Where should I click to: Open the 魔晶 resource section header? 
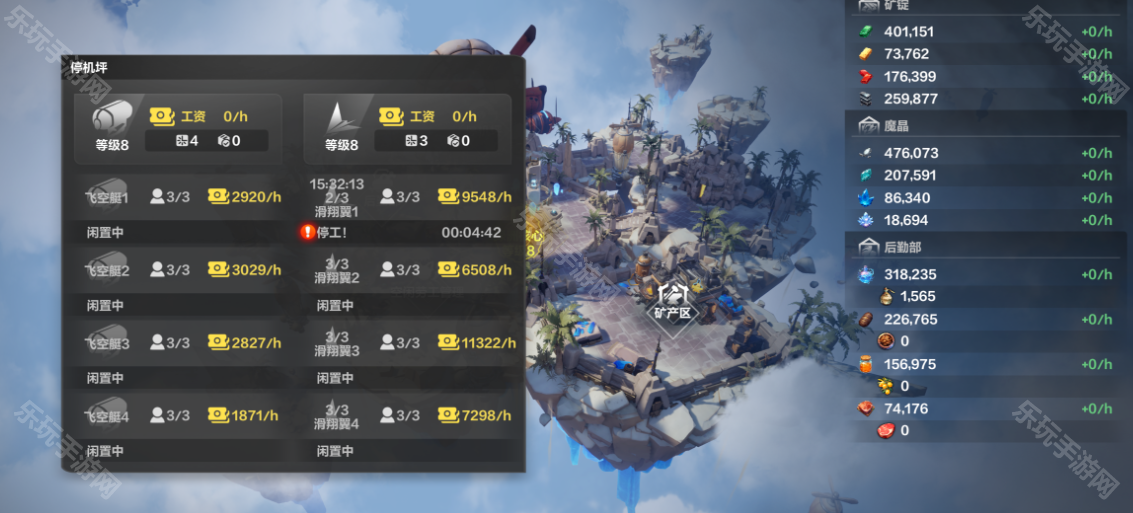pyautogui.click(x=882, y=126)
